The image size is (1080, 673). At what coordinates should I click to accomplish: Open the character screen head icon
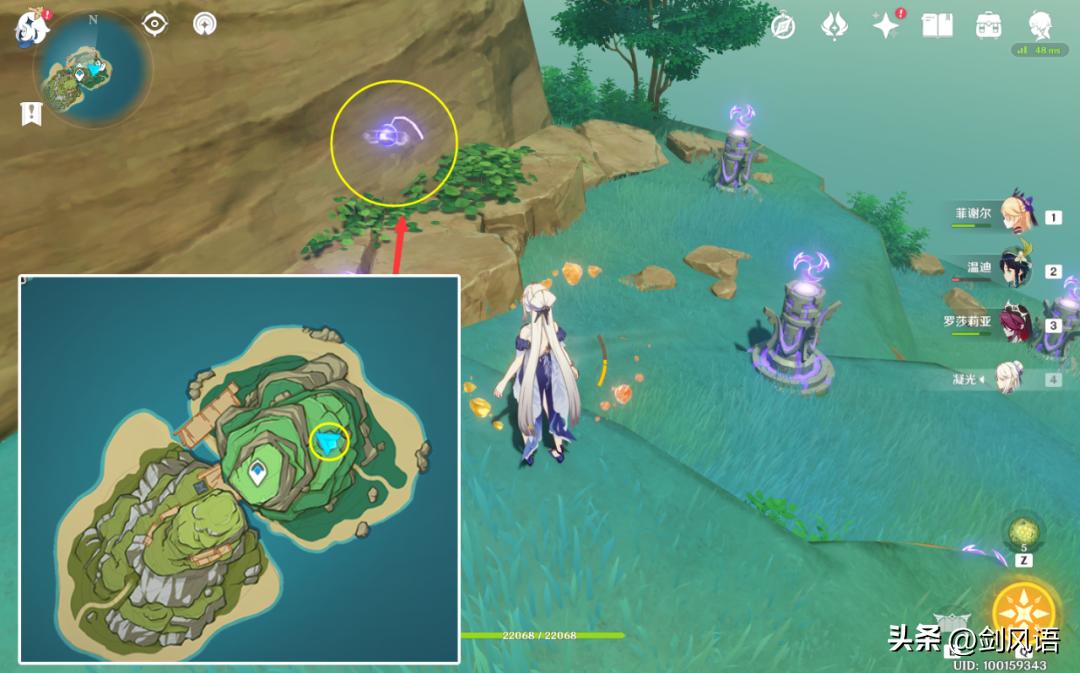click(x=1041, y=25)
